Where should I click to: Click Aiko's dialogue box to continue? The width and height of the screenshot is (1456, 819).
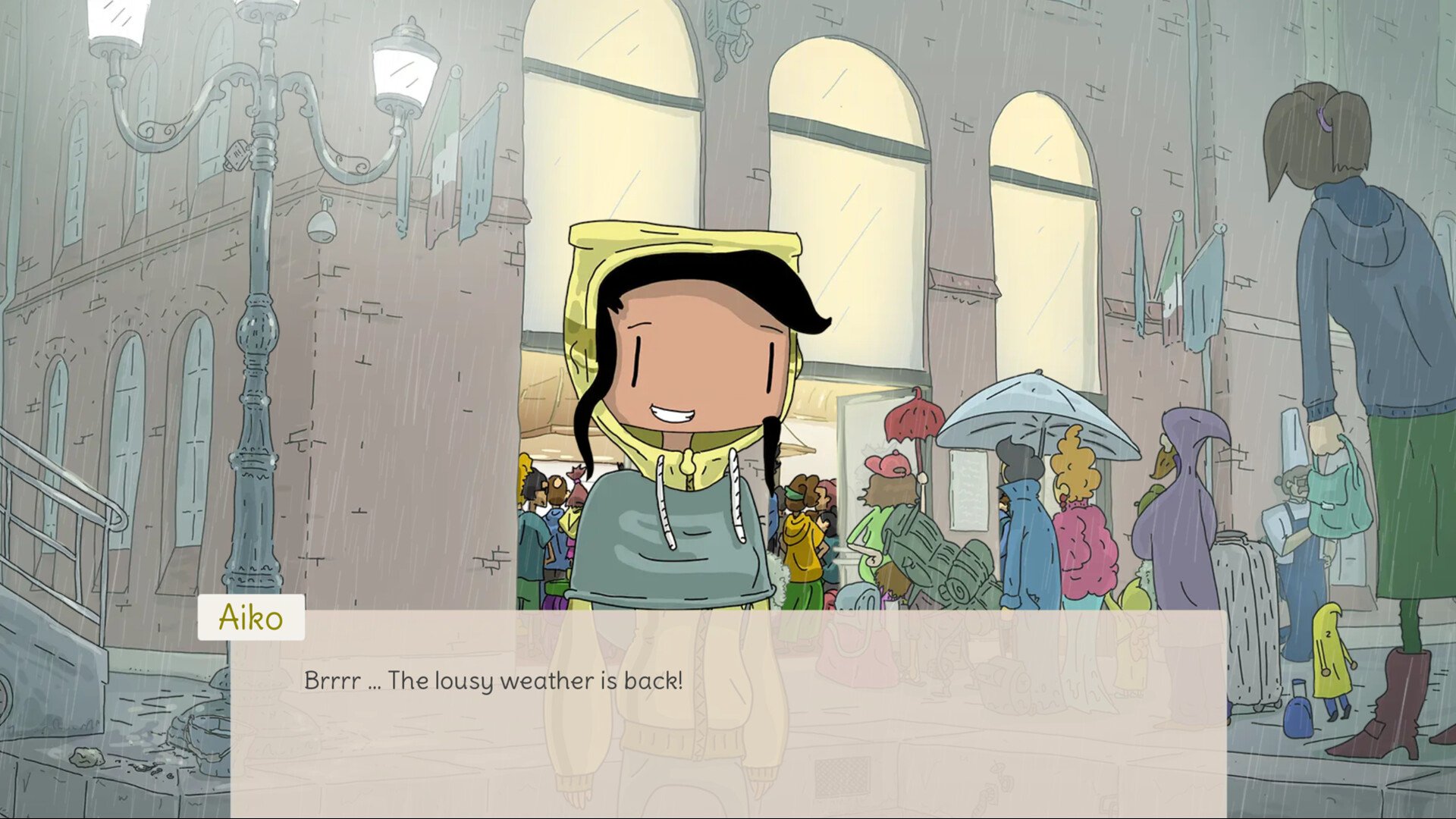pos(728,713)
